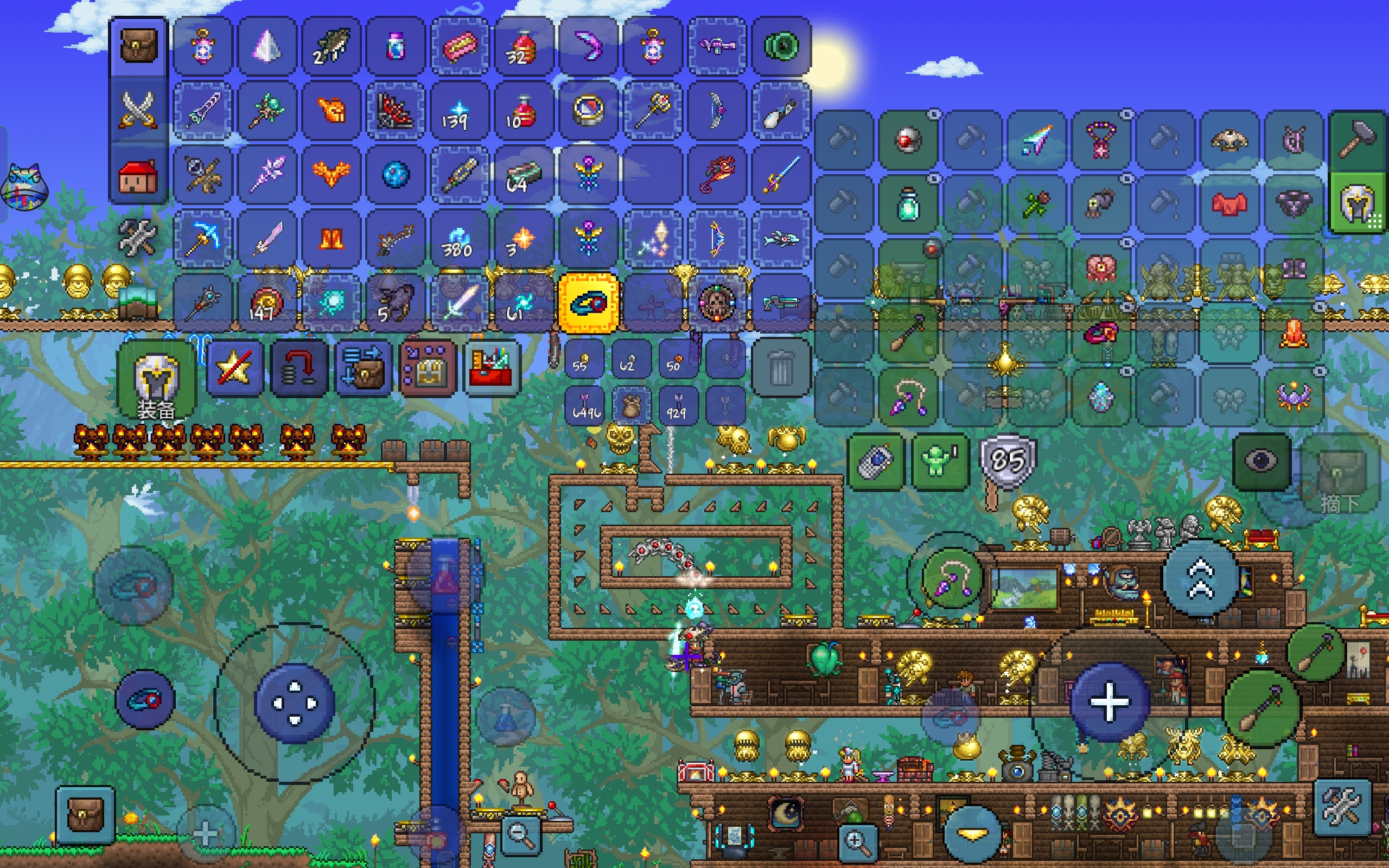Switch to the hammer tab in equipment panel
Screen dimensions: 1389x868
[x=1358, y=139]
